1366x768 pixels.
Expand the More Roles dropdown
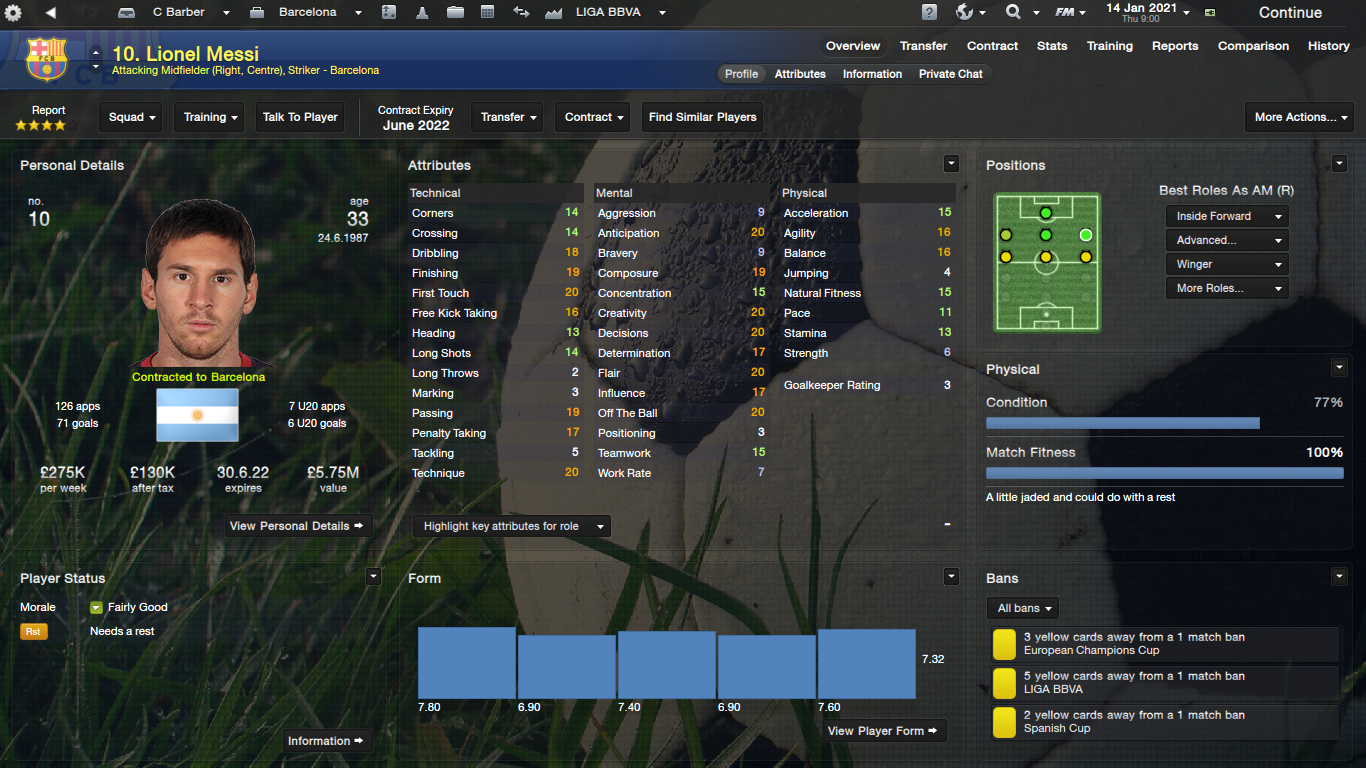1226,288
